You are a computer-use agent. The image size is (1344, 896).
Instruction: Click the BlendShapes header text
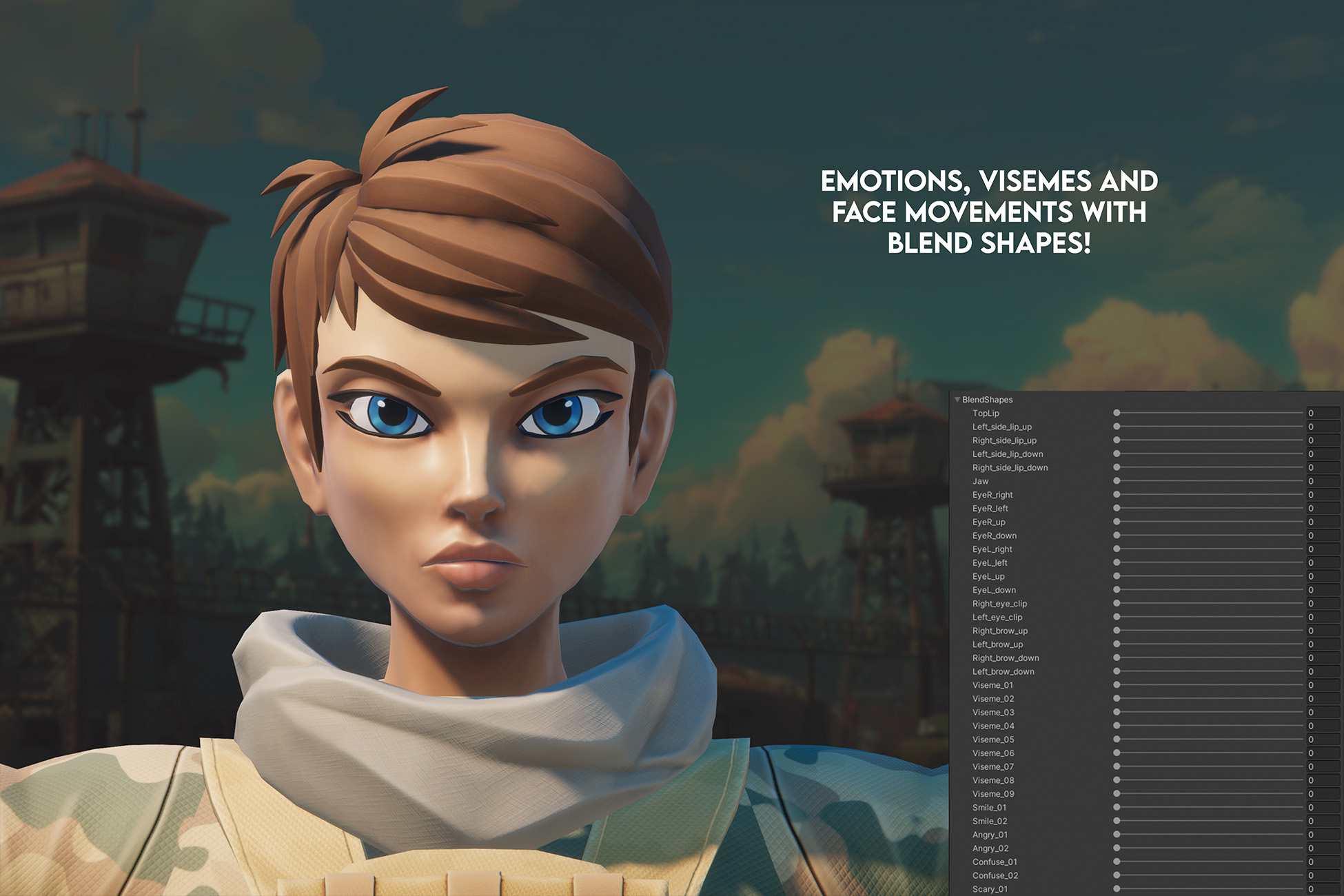(987, 400)
